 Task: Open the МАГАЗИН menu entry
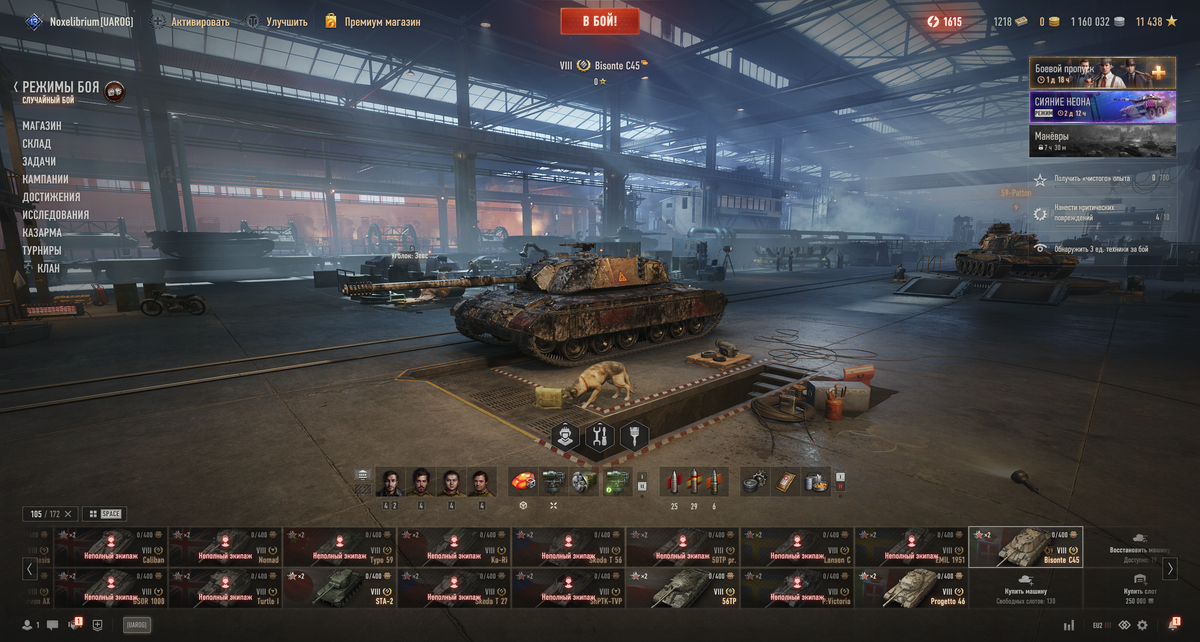click(42, 126)
